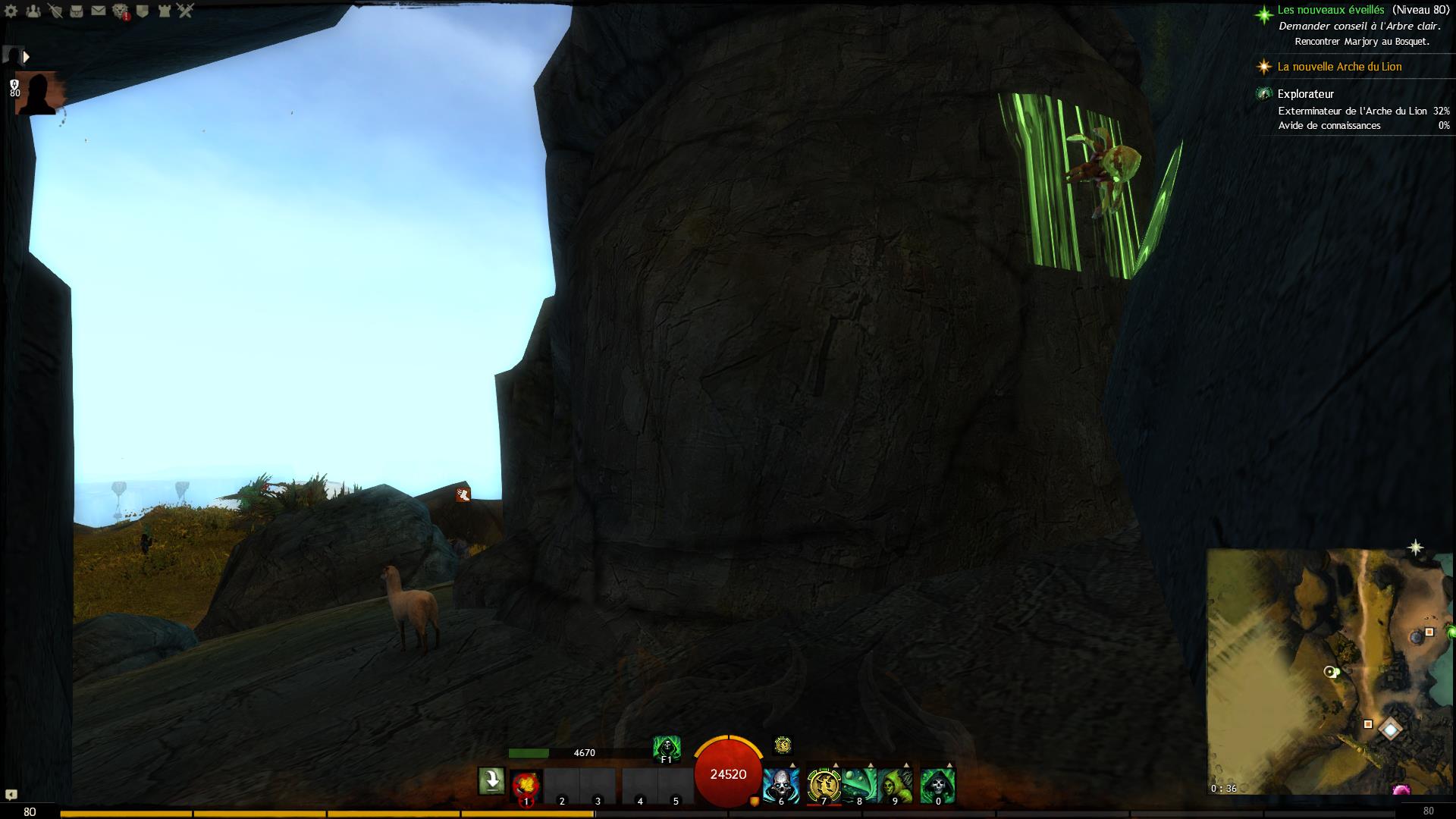Screen dimensions: 1456x819
Task: Open the World vs World castle icon
Action: coord(164,11)
